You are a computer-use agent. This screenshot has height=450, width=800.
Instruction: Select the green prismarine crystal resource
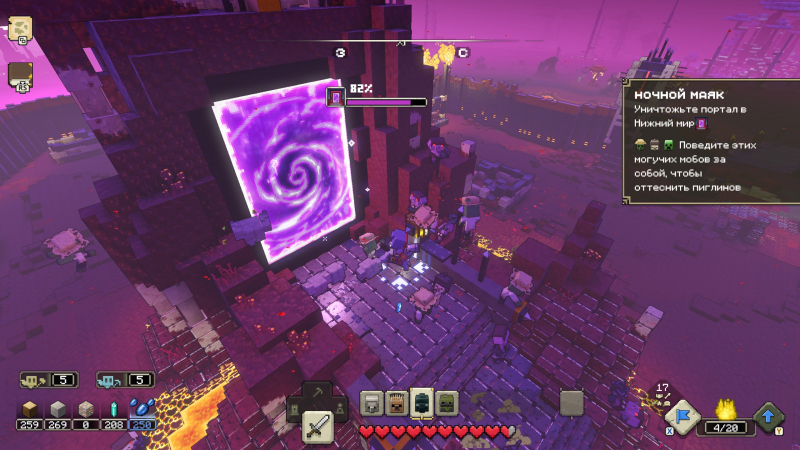114,409
